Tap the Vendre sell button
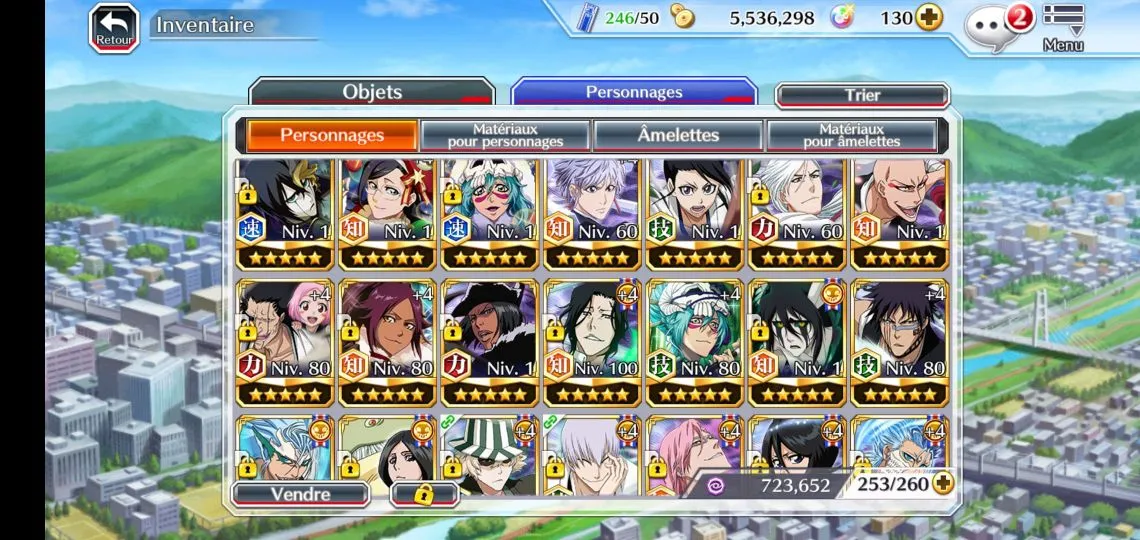Viewport: 1140px width, 540px height. click(x=300, y=494)
